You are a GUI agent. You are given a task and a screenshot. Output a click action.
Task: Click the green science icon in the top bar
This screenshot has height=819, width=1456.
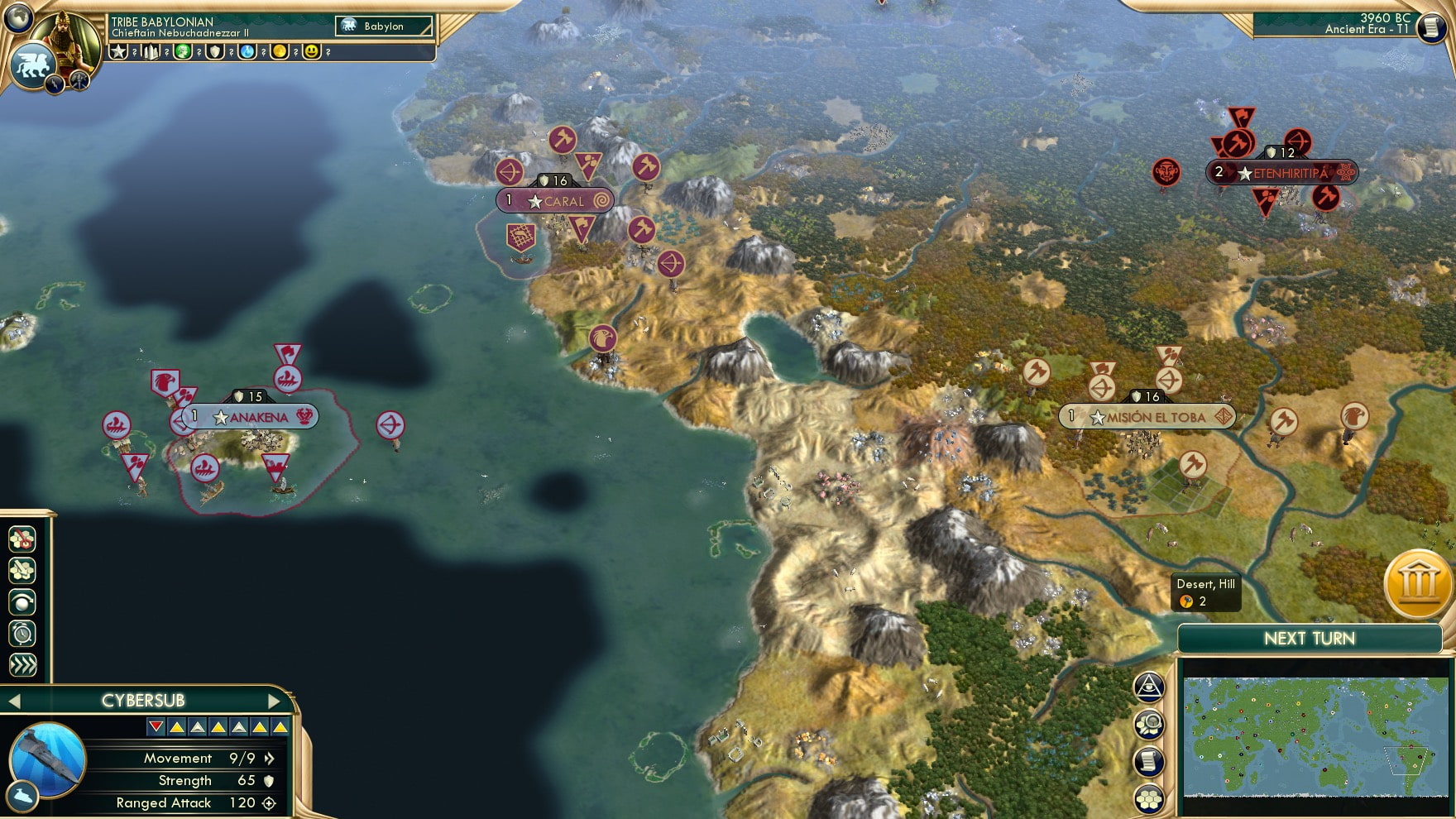pyautogui.click(x=184, y=51)
